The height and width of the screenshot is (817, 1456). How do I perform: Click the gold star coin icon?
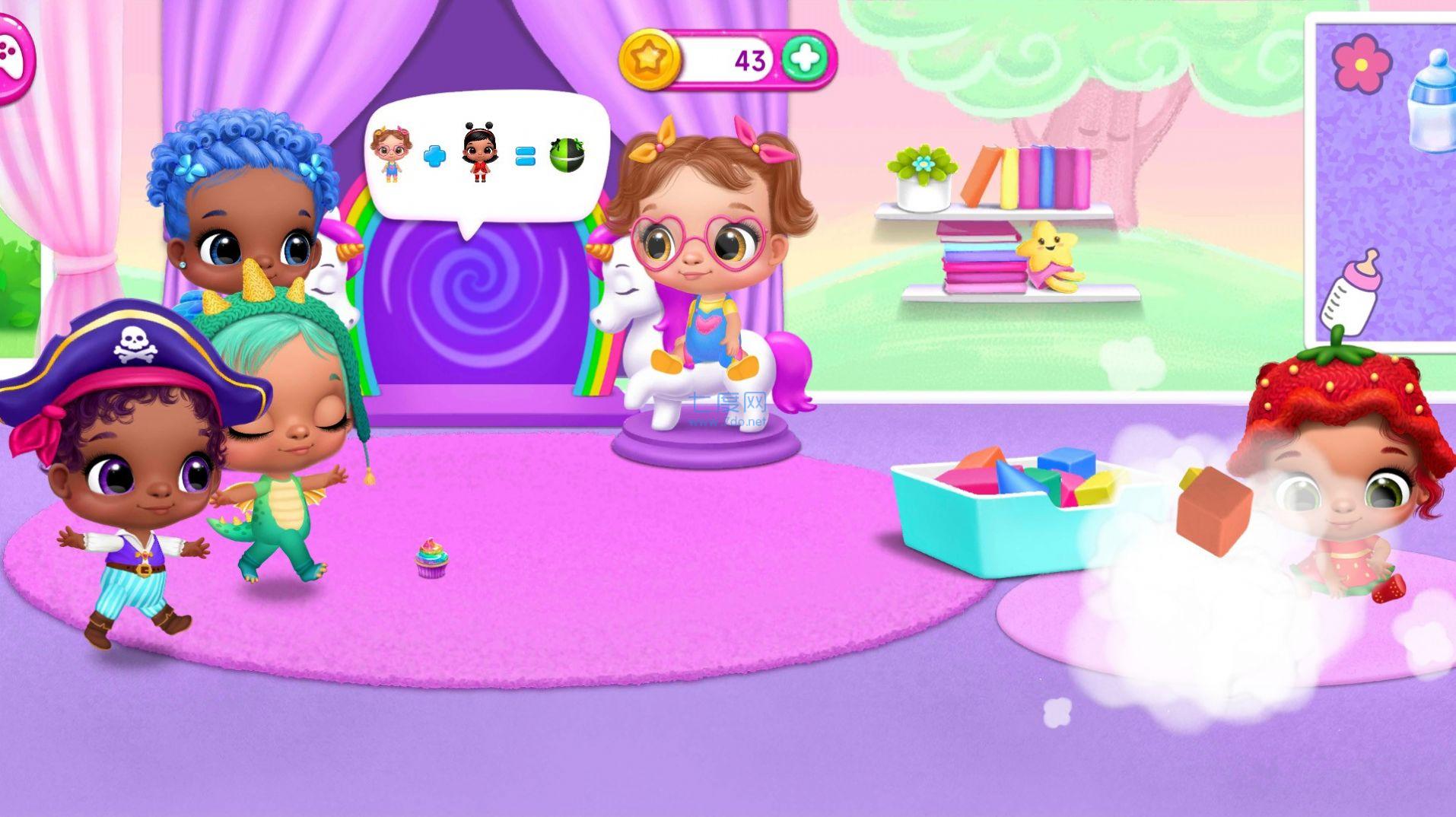tap(648, 59)
